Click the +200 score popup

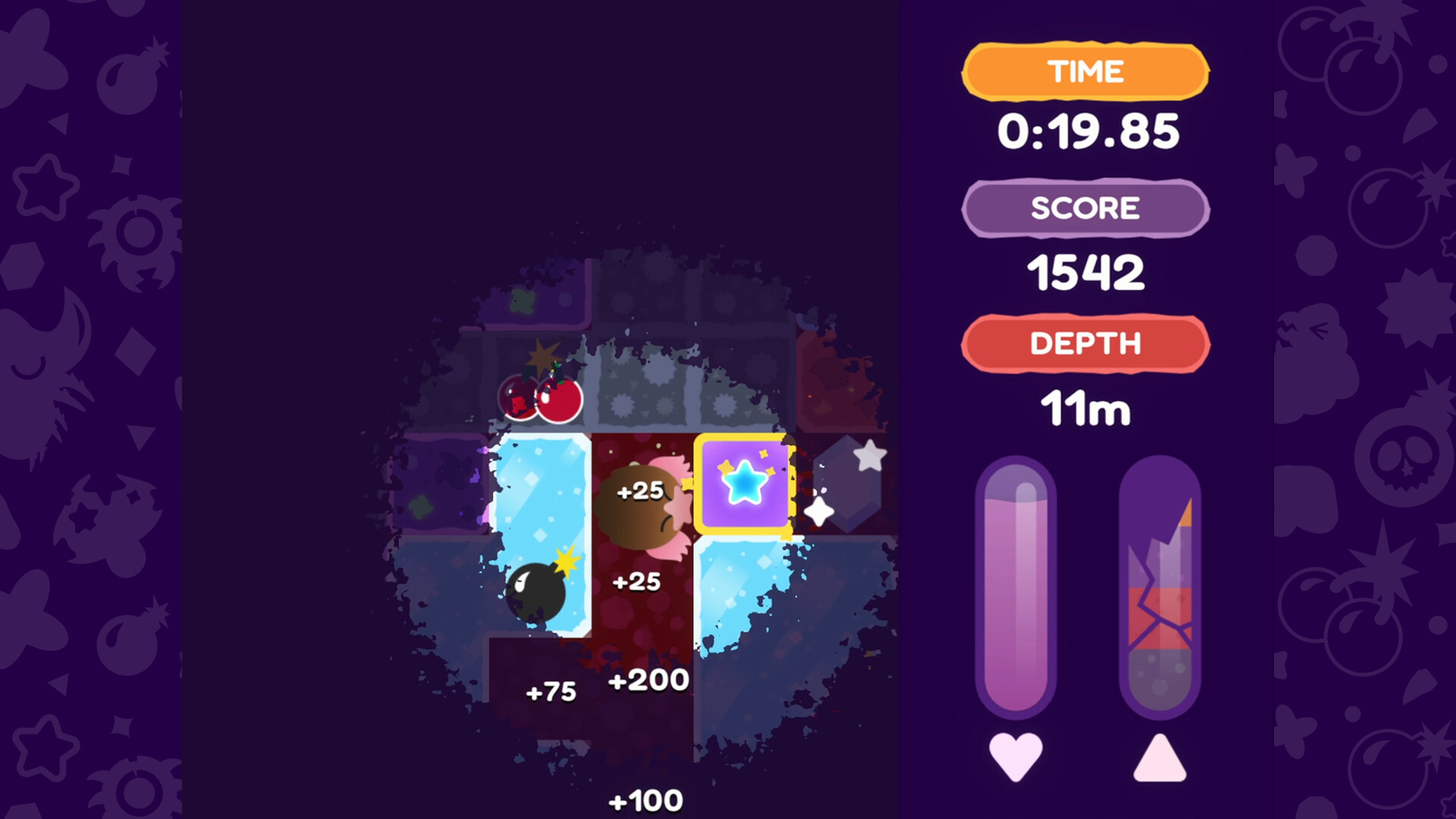click(648, 681)
